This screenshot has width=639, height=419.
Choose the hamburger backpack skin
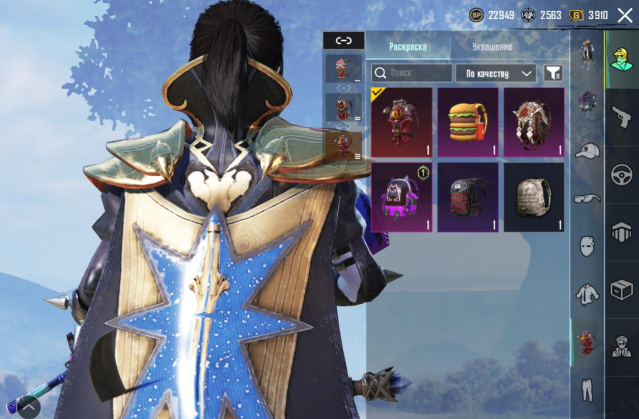pos(468,122)
